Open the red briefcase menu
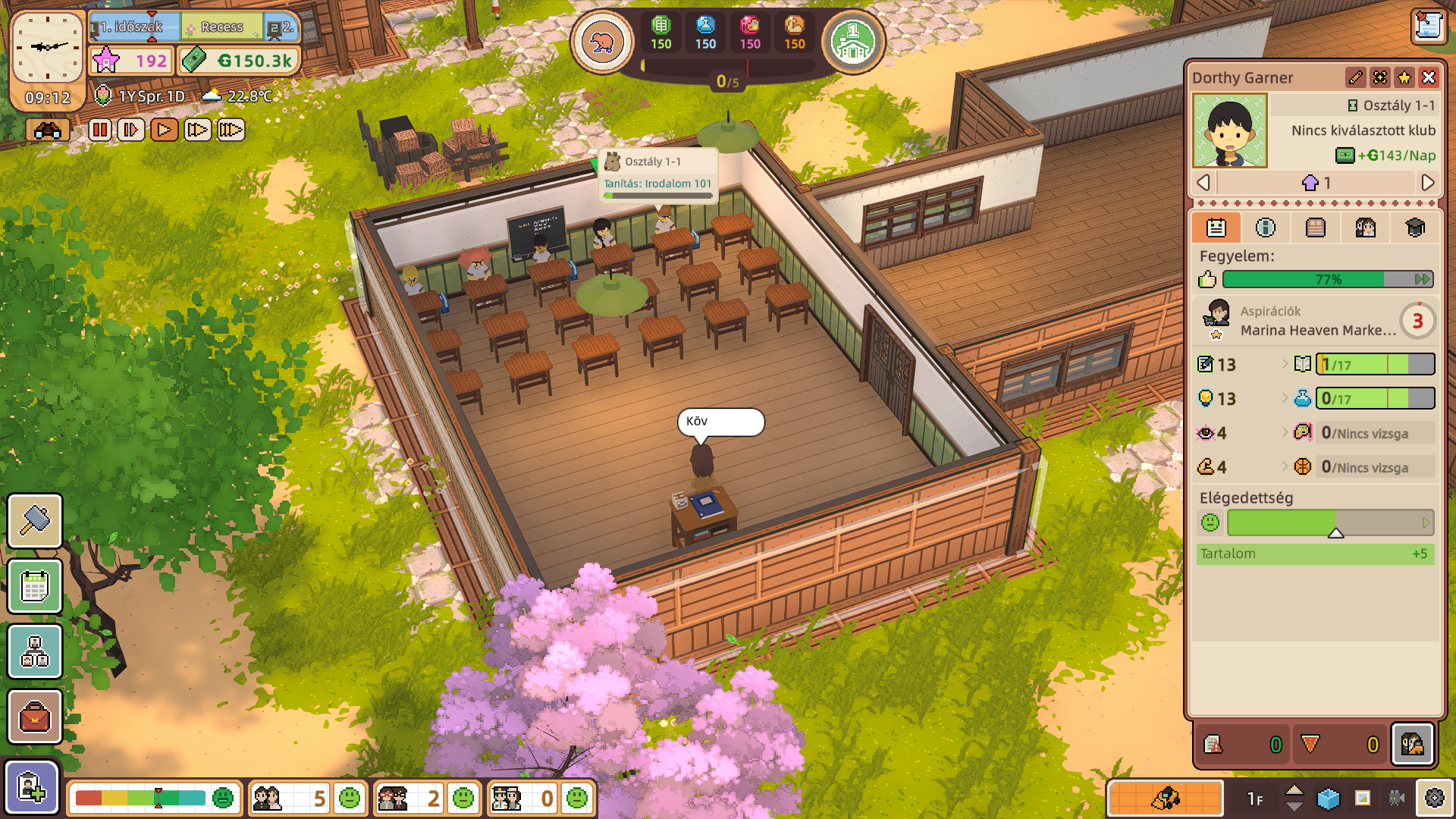Image resolution: width=1456 pixels, height=819 pixels. click(x=35, y=717)
